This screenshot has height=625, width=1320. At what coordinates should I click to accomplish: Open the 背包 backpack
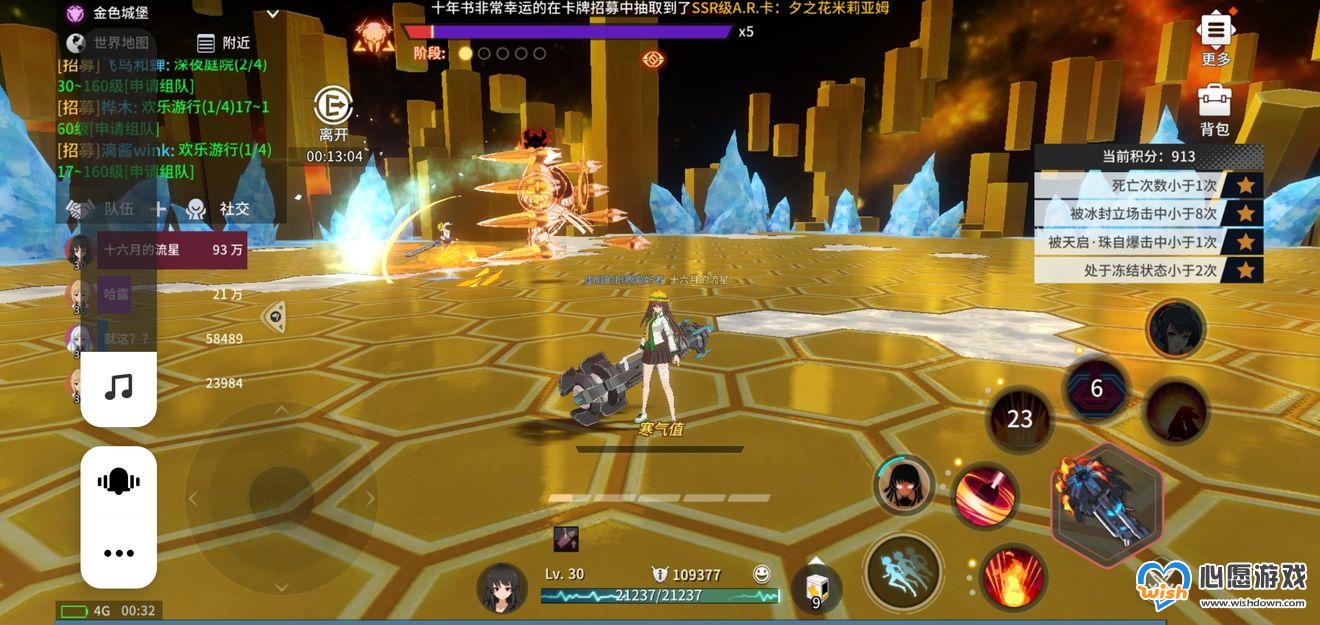(x=1215, y=109)
